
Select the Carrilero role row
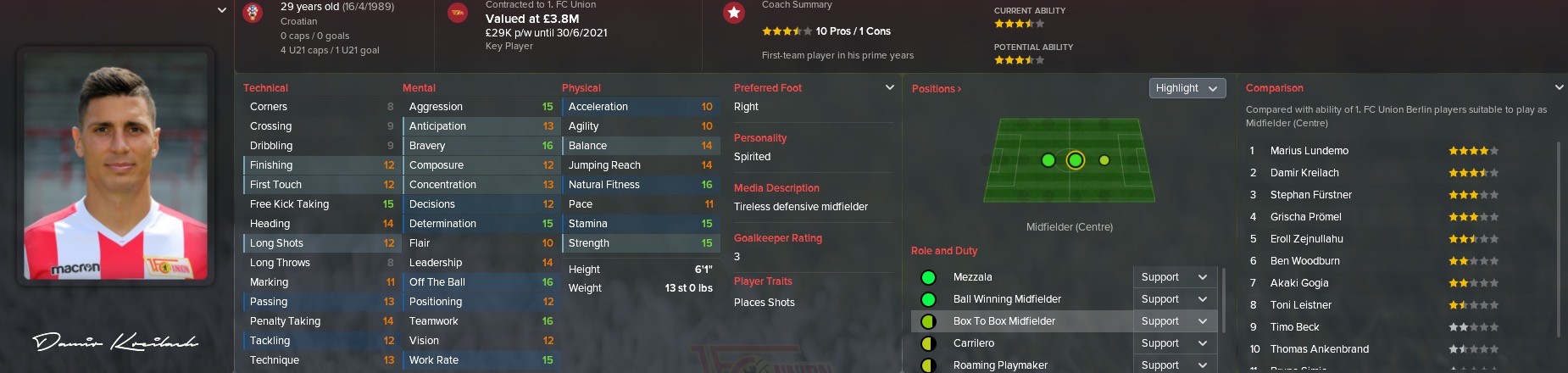pyautogui.click(x=973, y=343)
